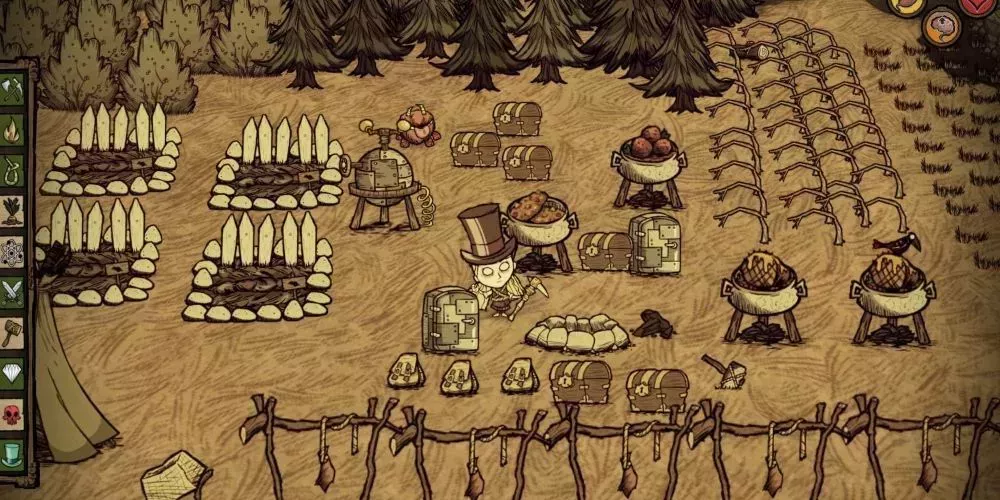Open the Magic tab with red skull
This screenshot has height=500, width=1000.
pos(12,413)
